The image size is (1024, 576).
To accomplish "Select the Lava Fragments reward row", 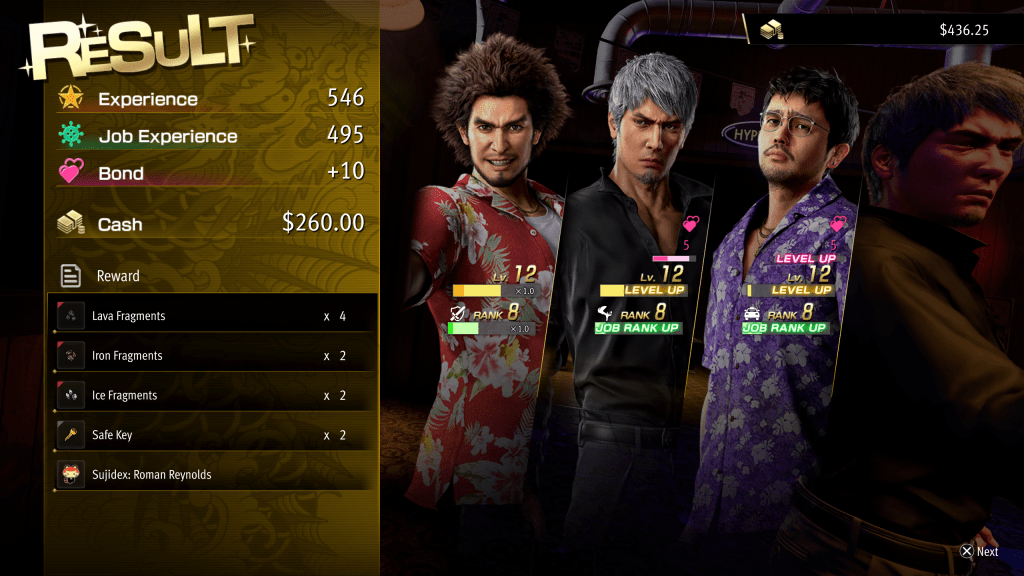I will click(212, 316).
